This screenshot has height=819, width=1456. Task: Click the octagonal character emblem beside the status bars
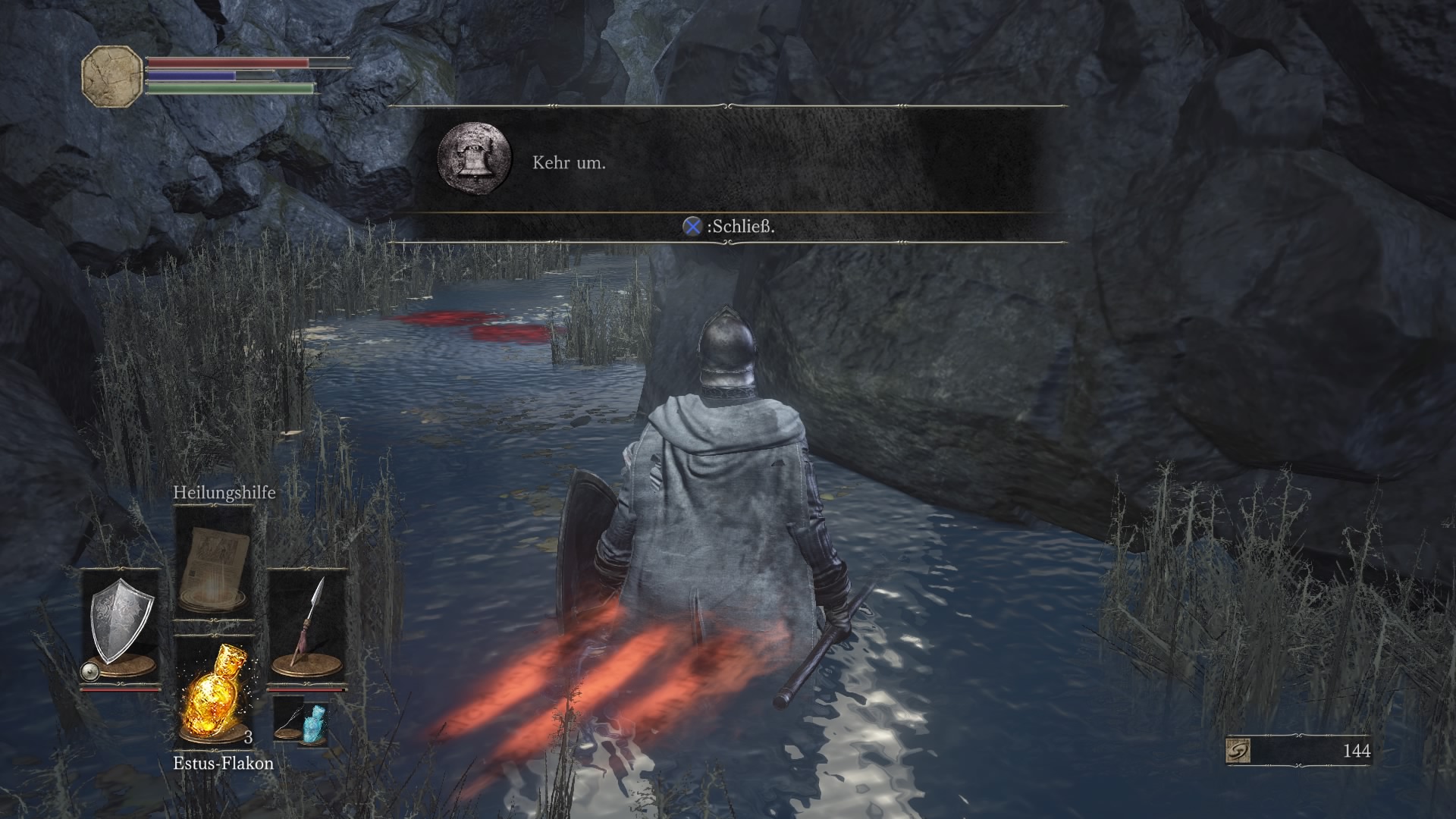click(x=112, y=76)
